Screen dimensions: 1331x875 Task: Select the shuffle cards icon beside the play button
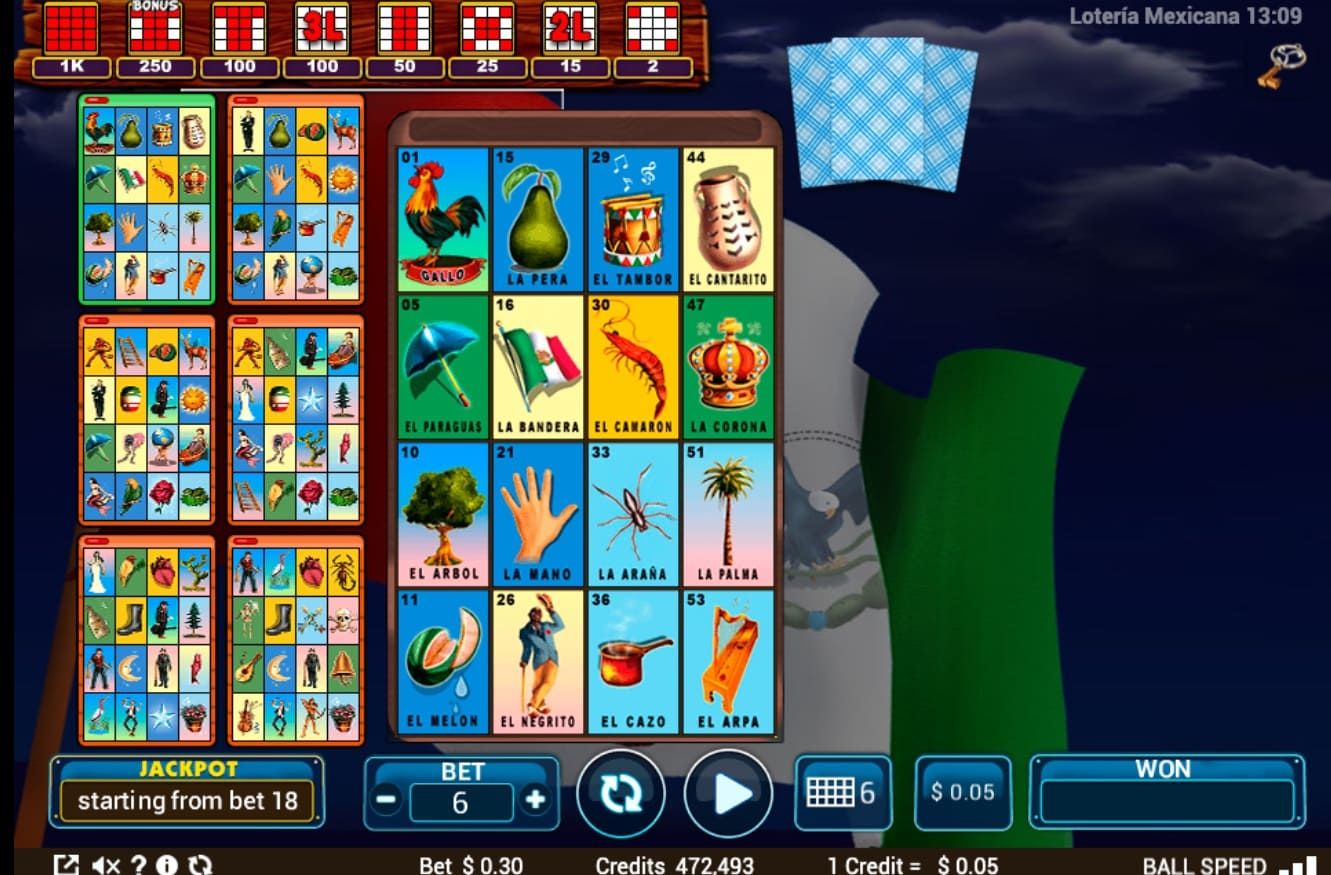[621, 793]
